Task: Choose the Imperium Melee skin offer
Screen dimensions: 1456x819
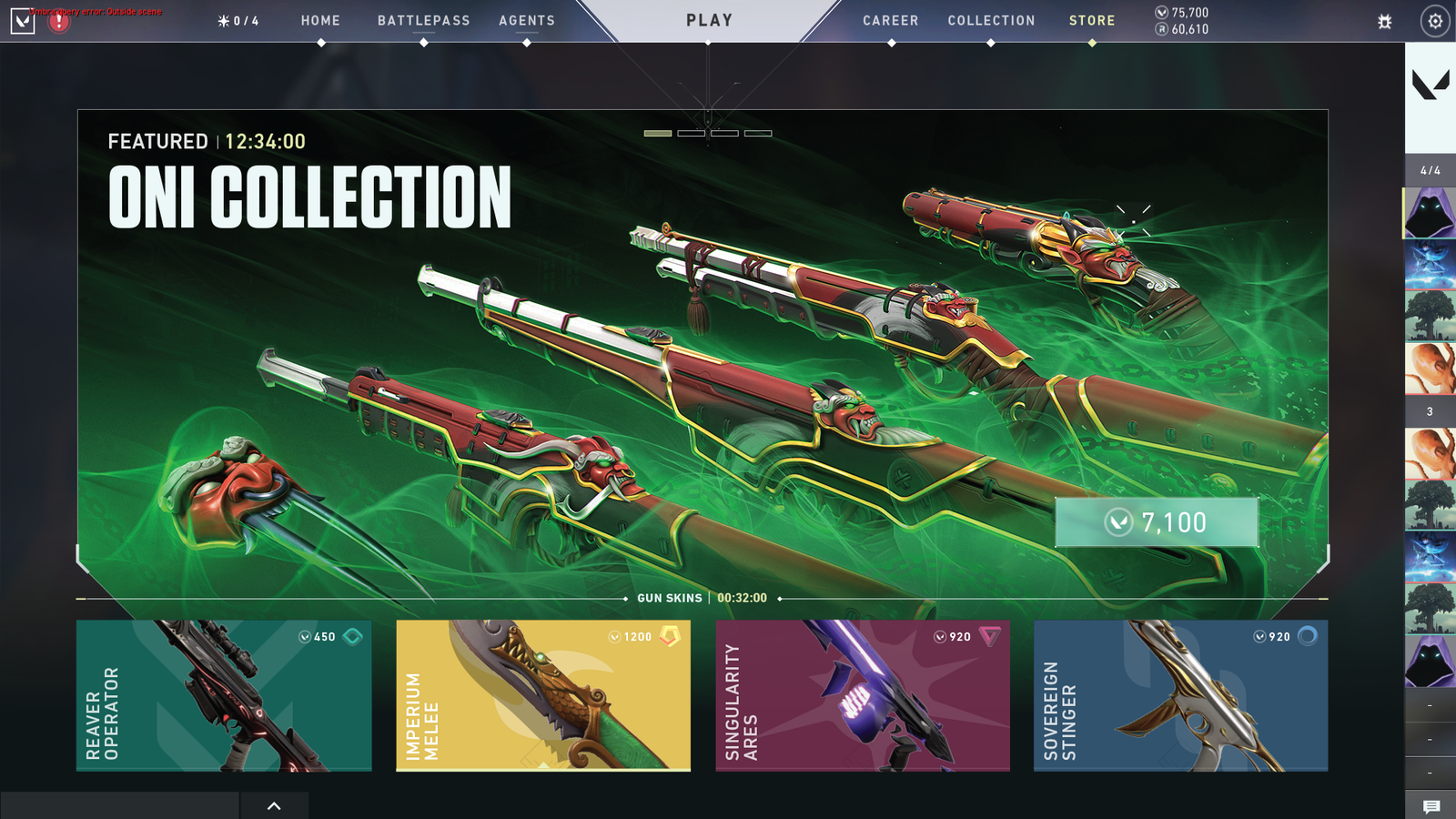Action: point(543,695)
